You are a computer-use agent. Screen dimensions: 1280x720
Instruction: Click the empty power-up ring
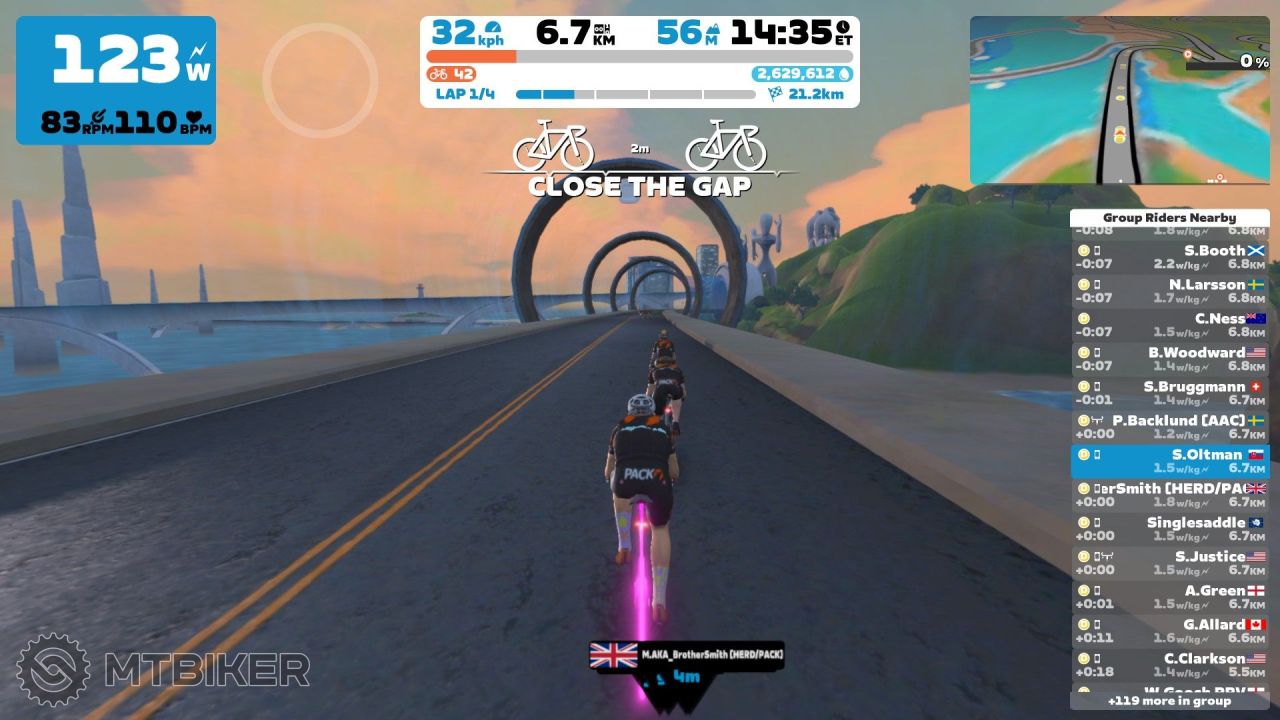320,80
